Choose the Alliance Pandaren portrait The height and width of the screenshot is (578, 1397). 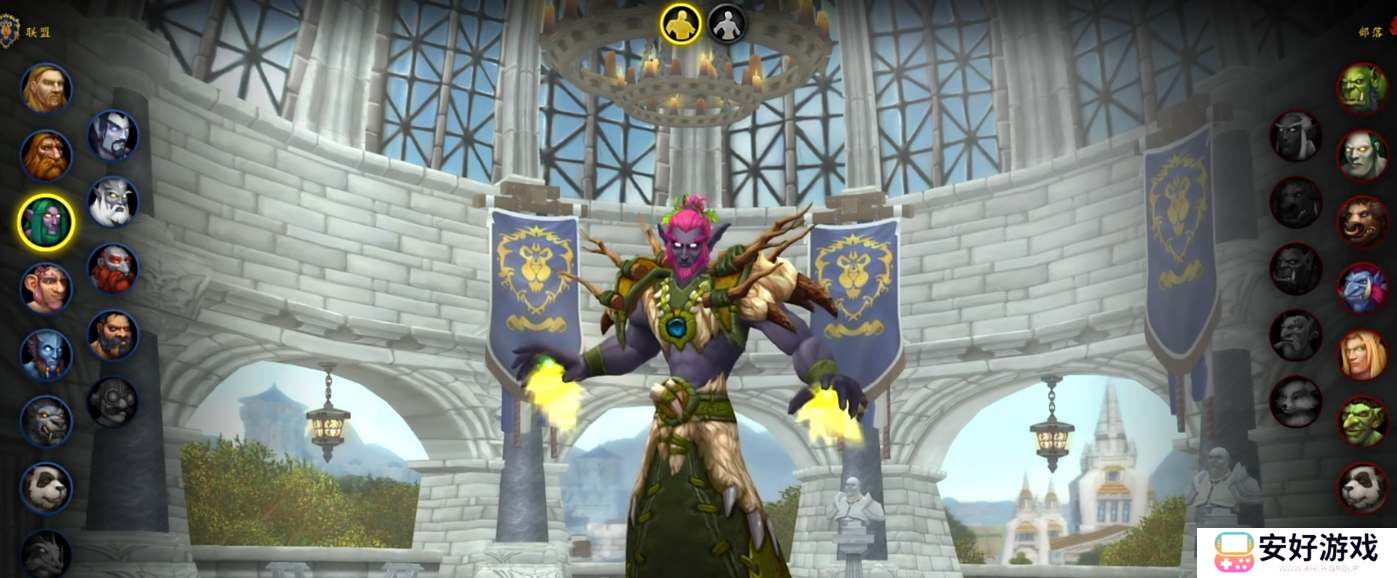click(46, 487)
